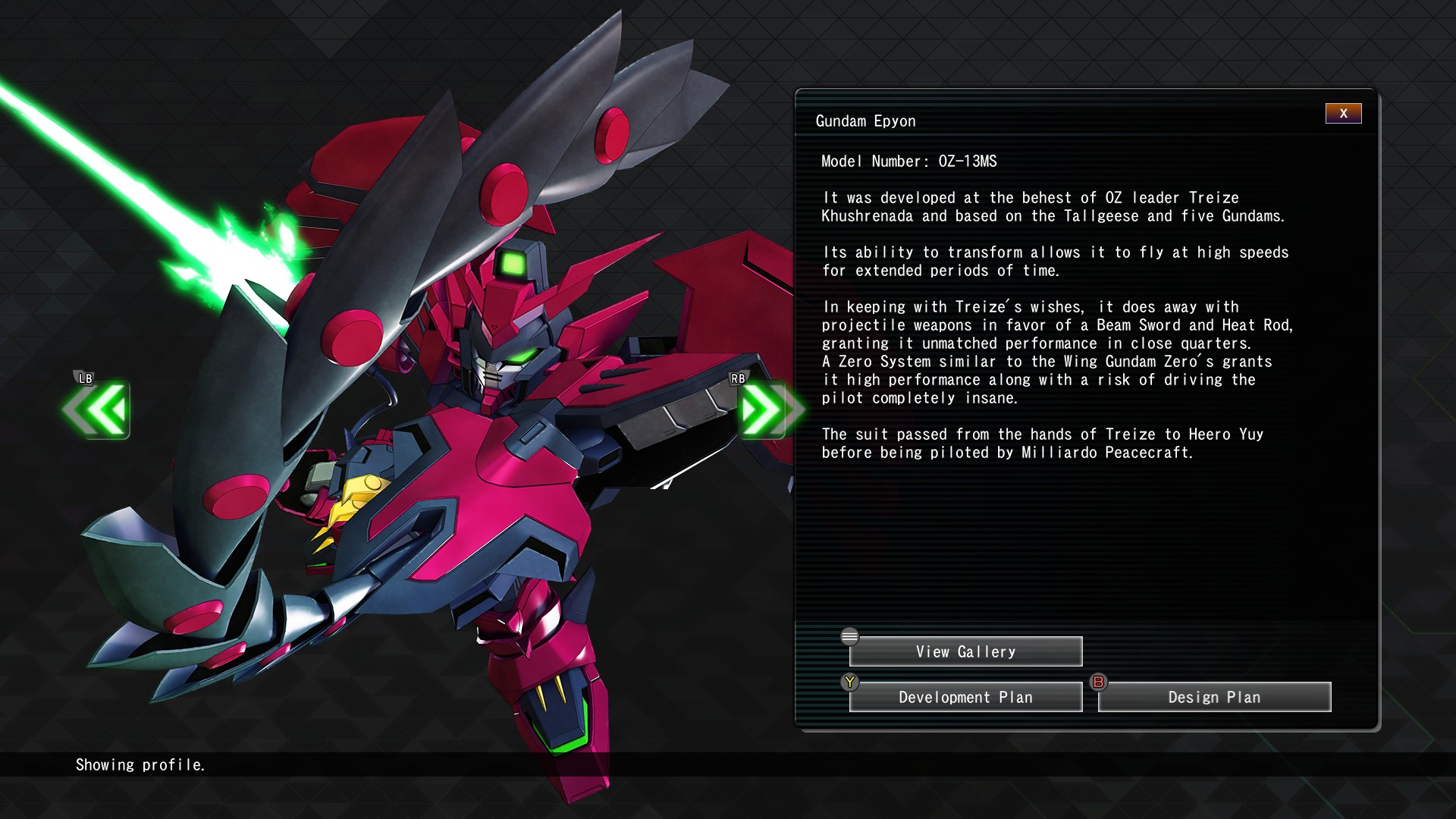
Task: Go to the previous unit profile
Action: (x=99, y=410)
